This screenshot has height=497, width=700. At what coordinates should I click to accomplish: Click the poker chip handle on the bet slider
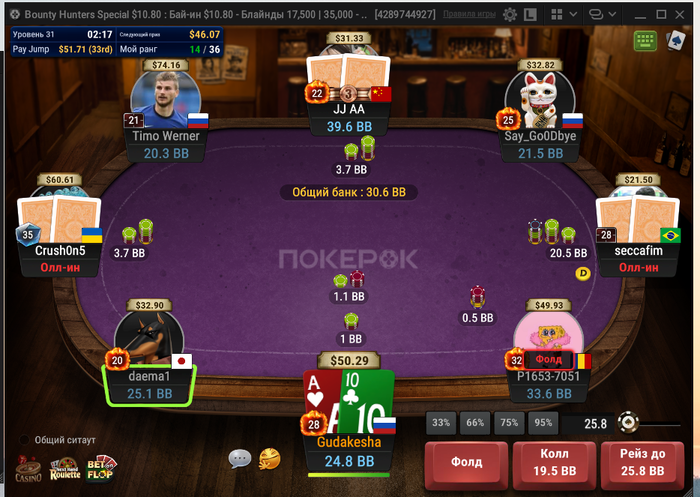627,422
